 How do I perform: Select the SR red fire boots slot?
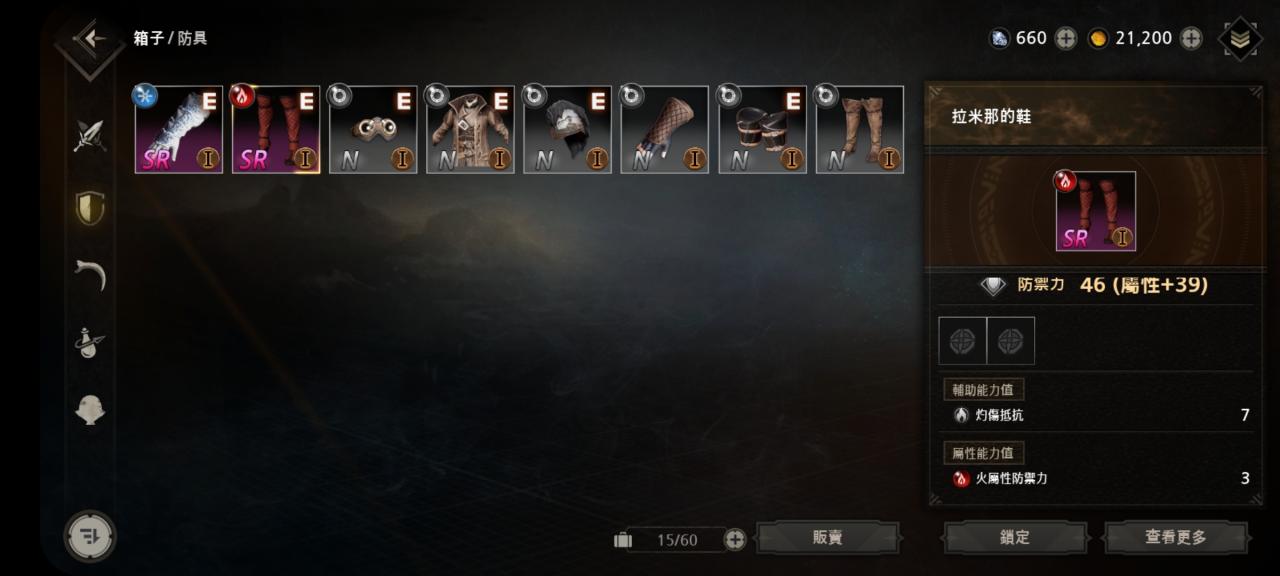276,130
